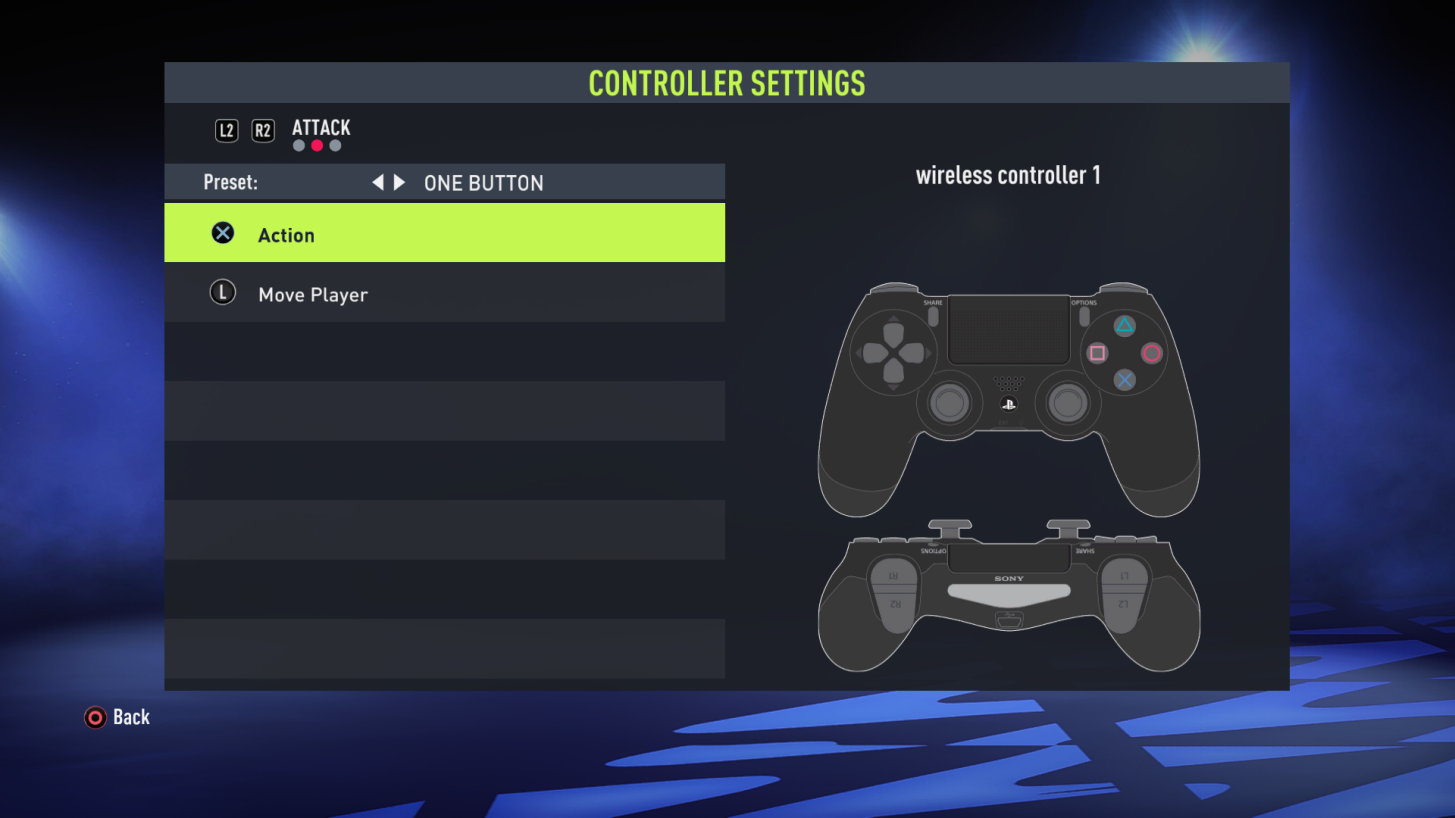The image size is (1455, 818).
Task: Select the Cross button icon beside Action
Action: tap(222, 233)
